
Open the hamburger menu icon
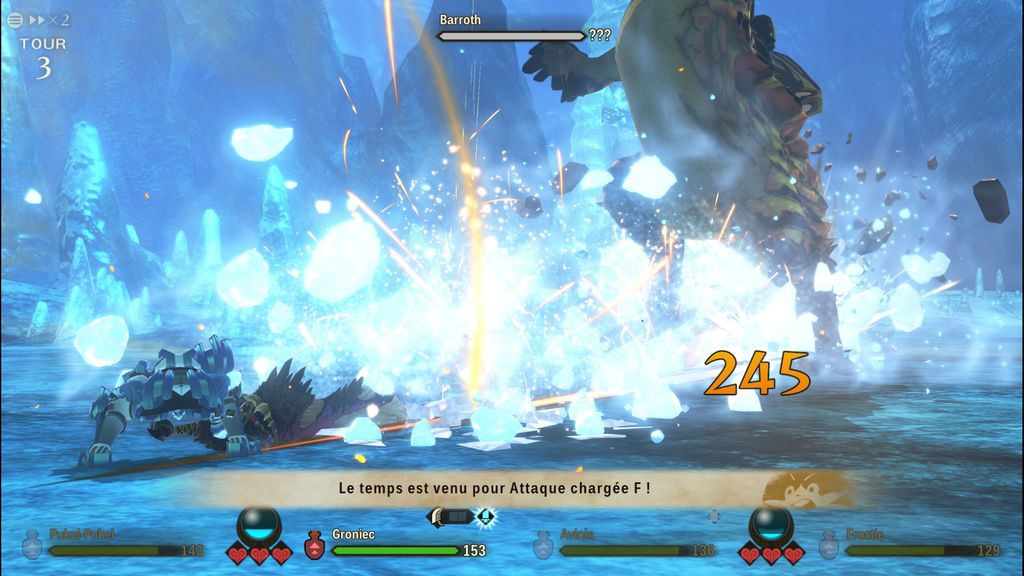tap(15, 19)
